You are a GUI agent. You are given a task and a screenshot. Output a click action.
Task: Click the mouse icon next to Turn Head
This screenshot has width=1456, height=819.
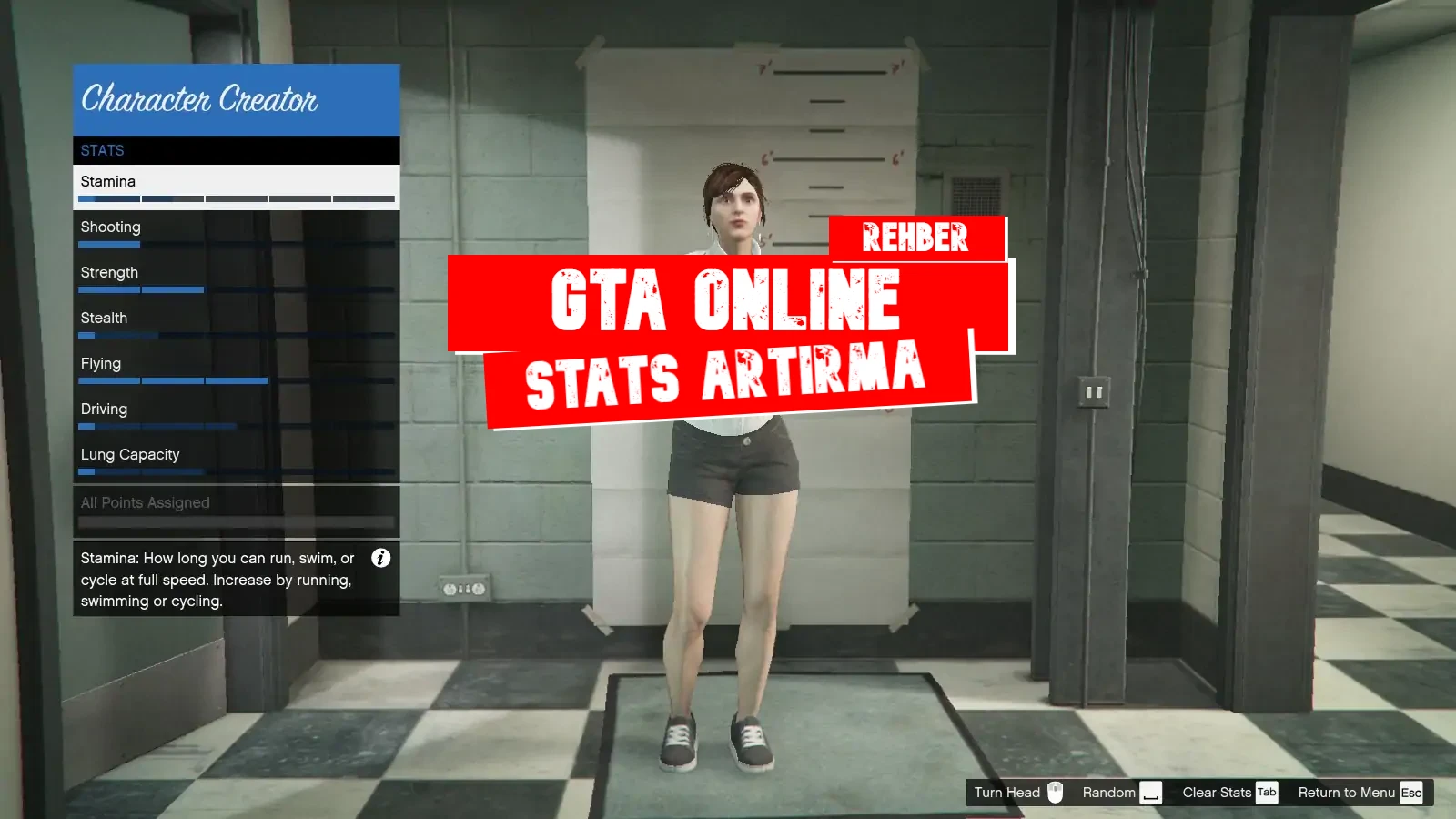(1055, 792)
